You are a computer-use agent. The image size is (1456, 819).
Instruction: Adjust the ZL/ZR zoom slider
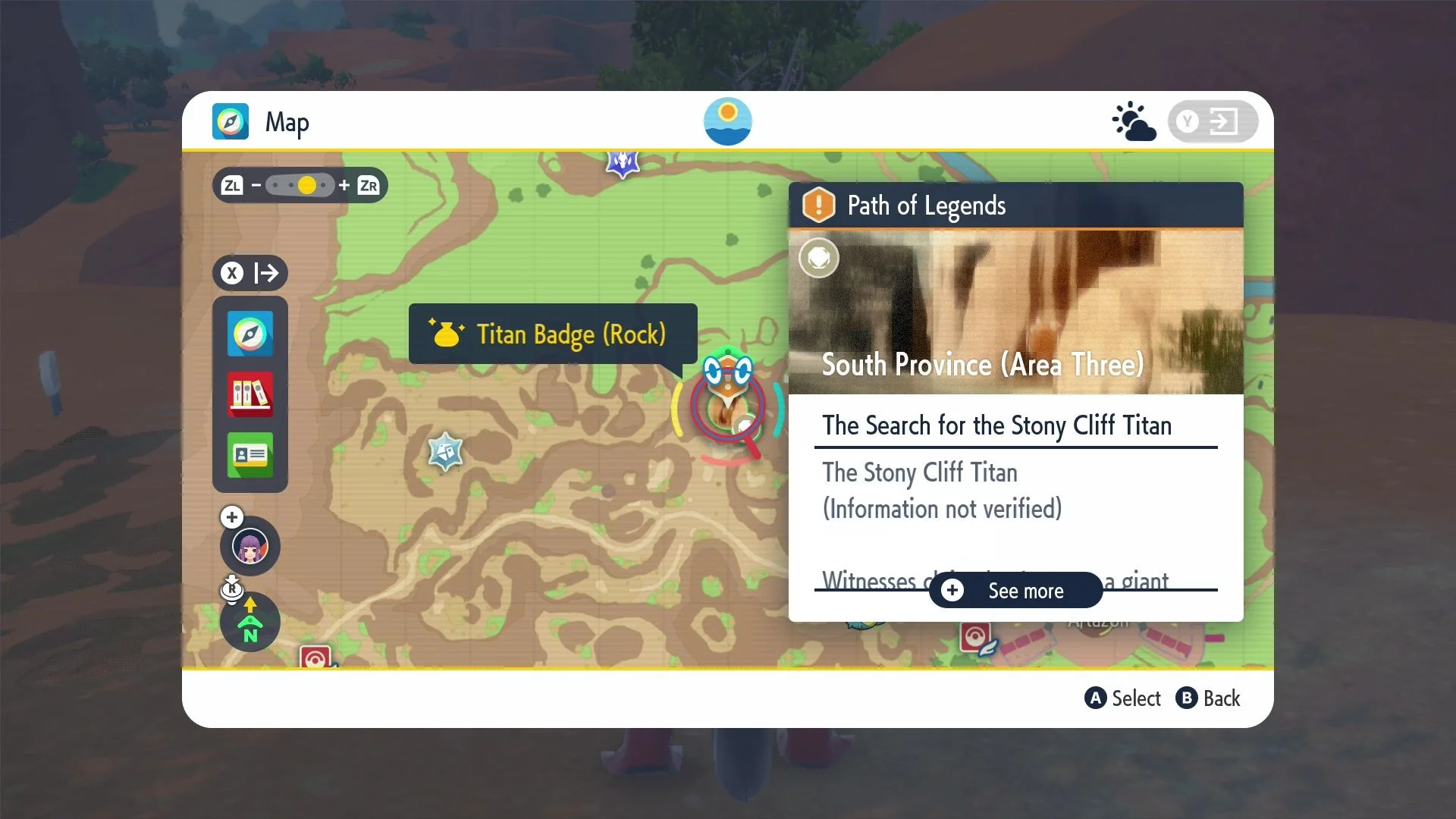[300, 185]
